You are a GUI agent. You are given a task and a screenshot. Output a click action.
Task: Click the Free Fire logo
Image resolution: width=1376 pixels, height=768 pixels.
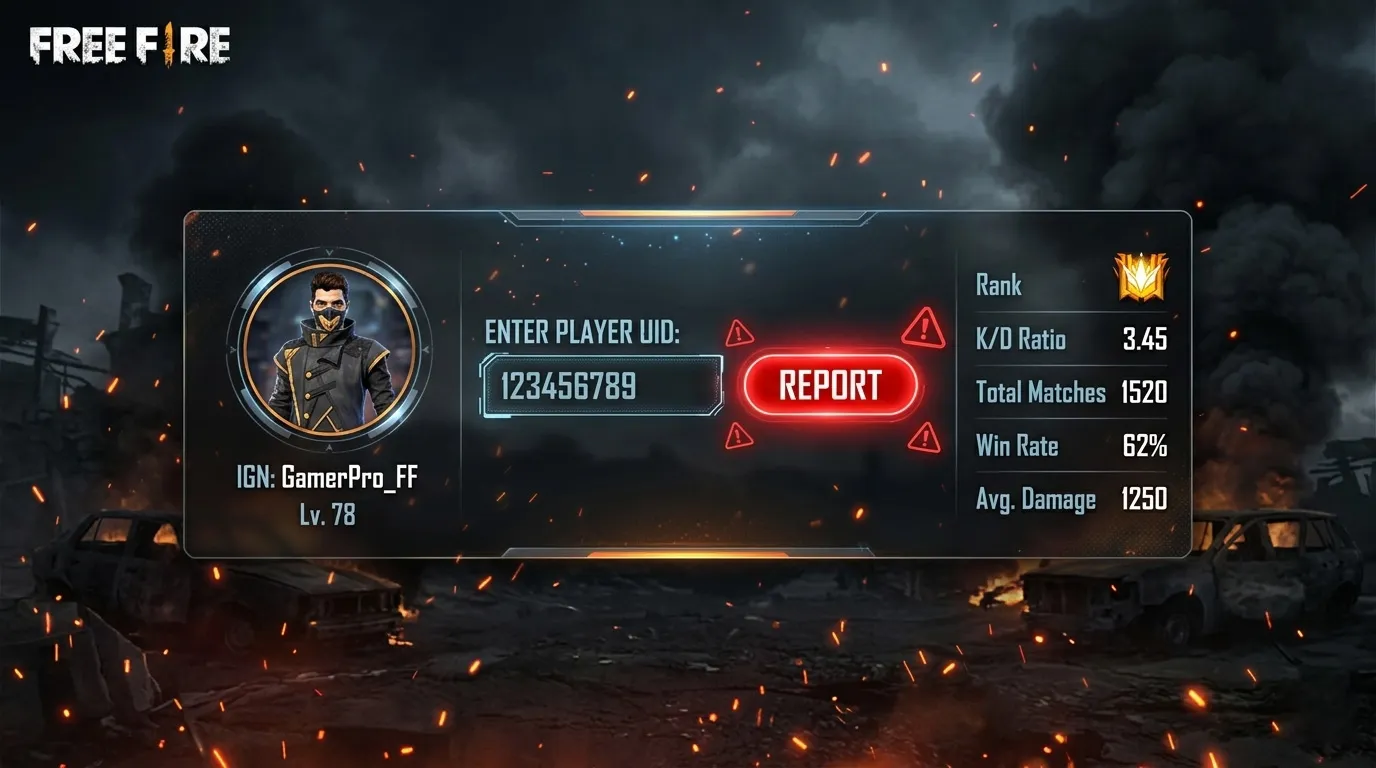pos(130,46)
